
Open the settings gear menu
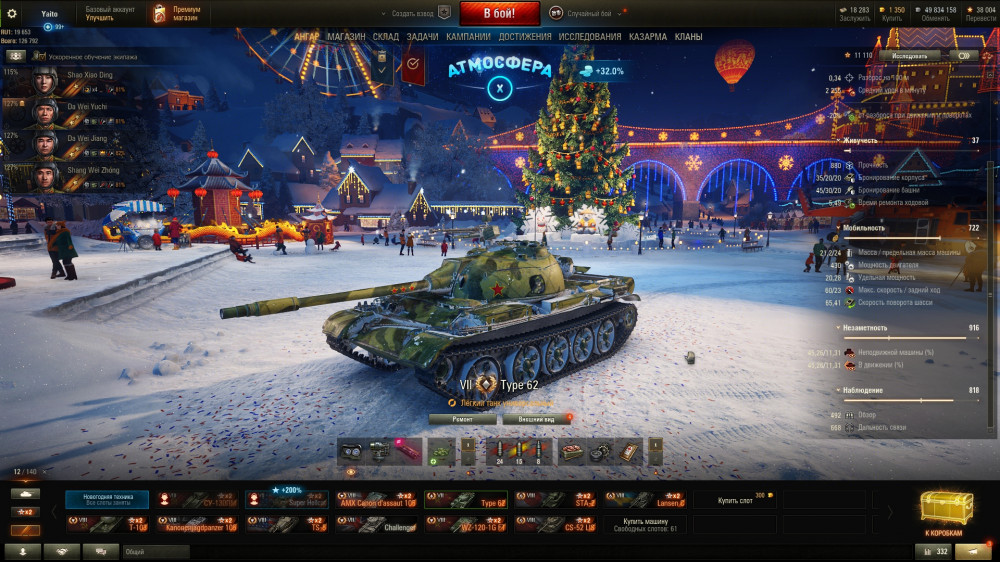point(12,13)
